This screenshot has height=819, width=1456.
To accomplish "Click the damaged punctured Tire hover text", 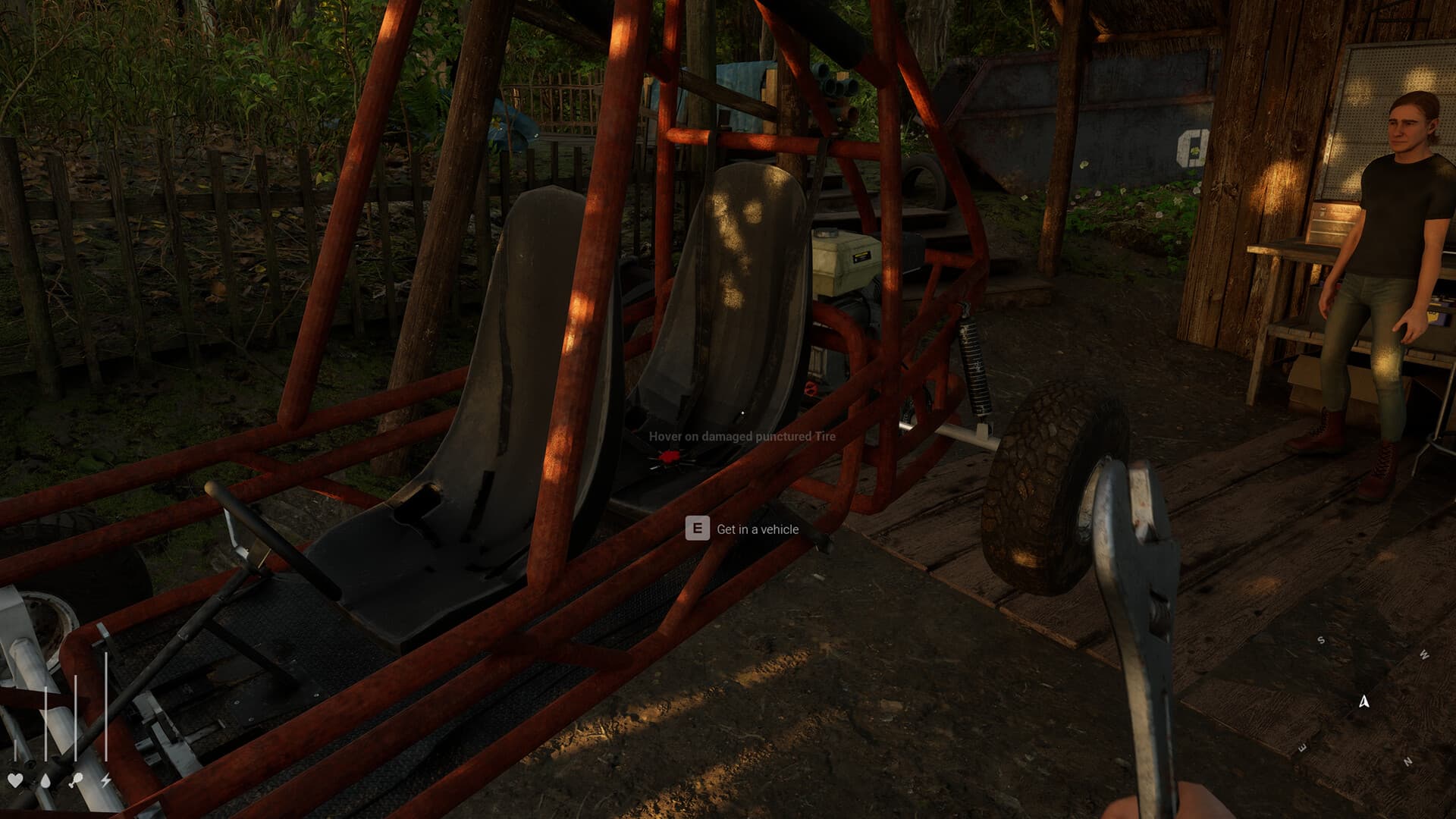I will click(741, 437).
